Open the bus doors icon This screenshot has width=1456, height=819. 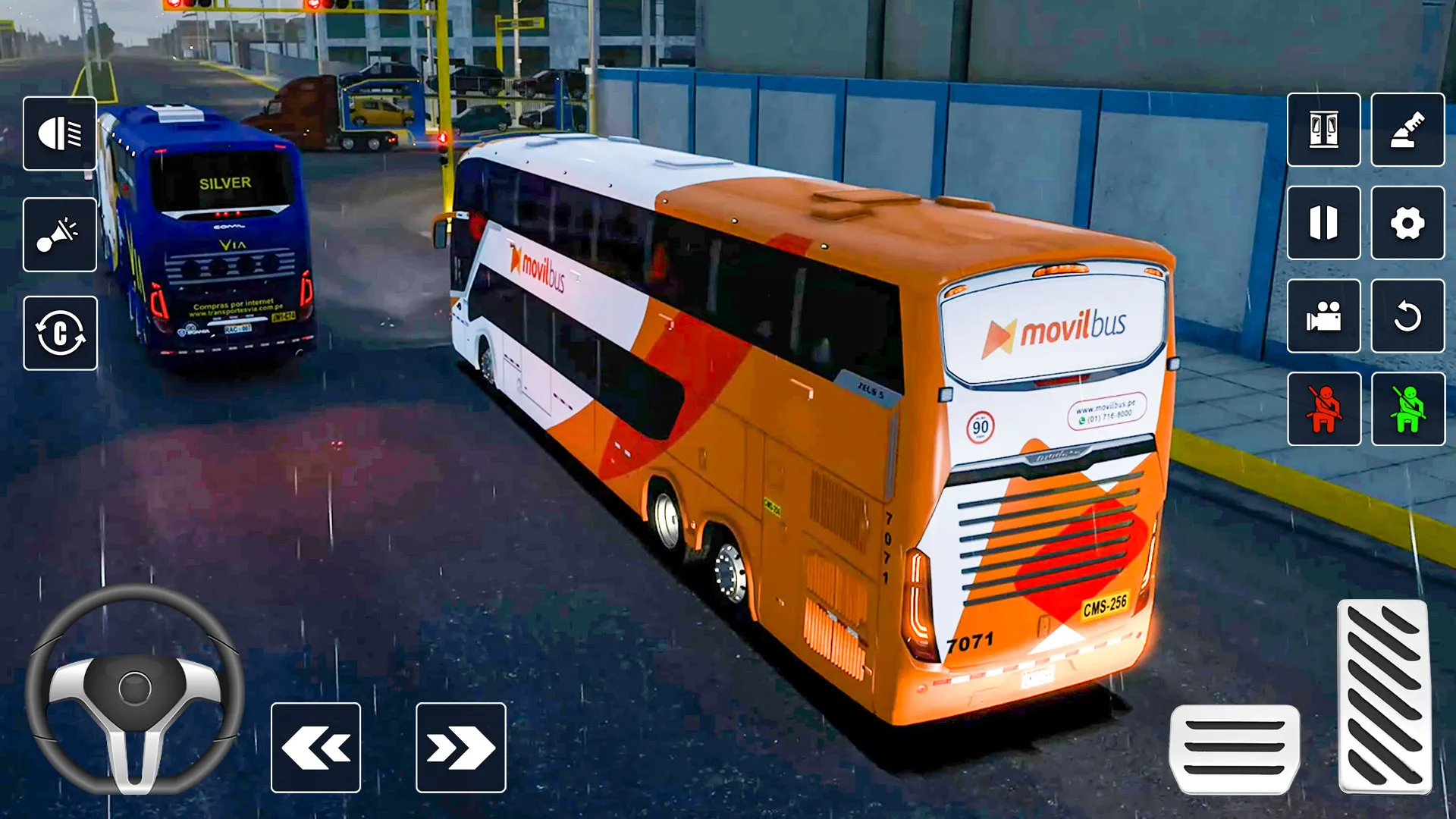[1323, 133]
